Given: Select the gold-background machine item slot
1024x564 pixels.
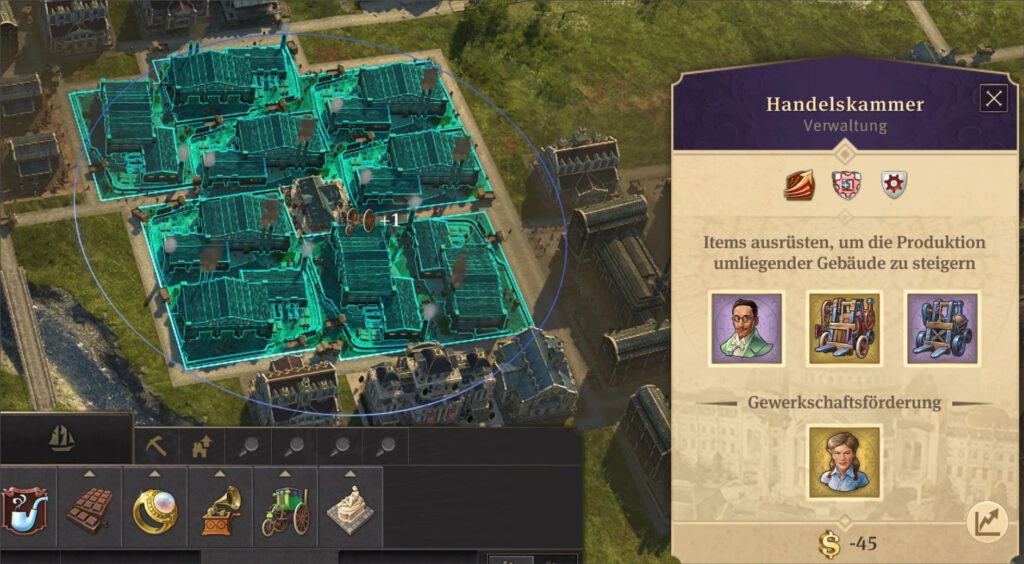Looking at the screenshot, I should coord(844,328).
